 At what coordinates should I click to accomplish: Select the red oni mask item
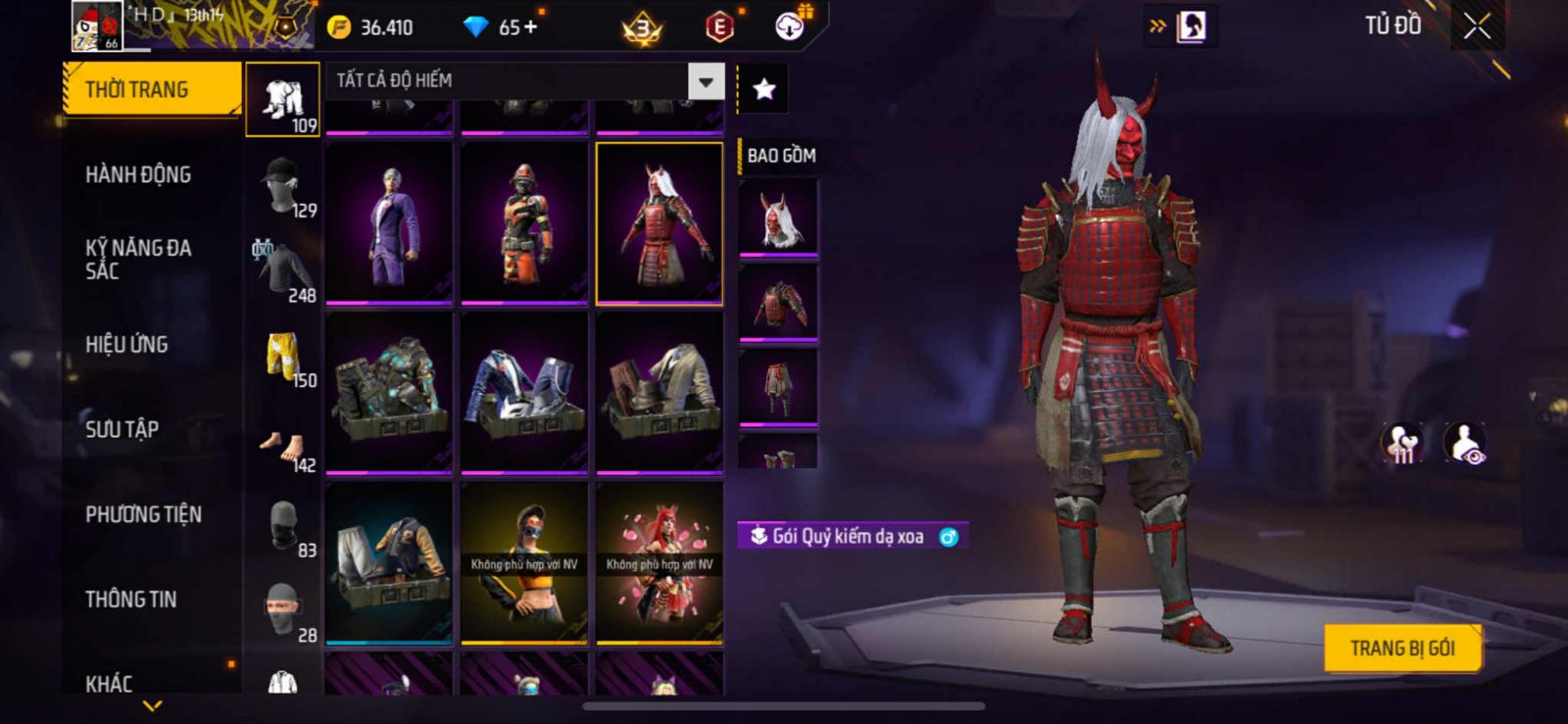(x=778, y=219)
